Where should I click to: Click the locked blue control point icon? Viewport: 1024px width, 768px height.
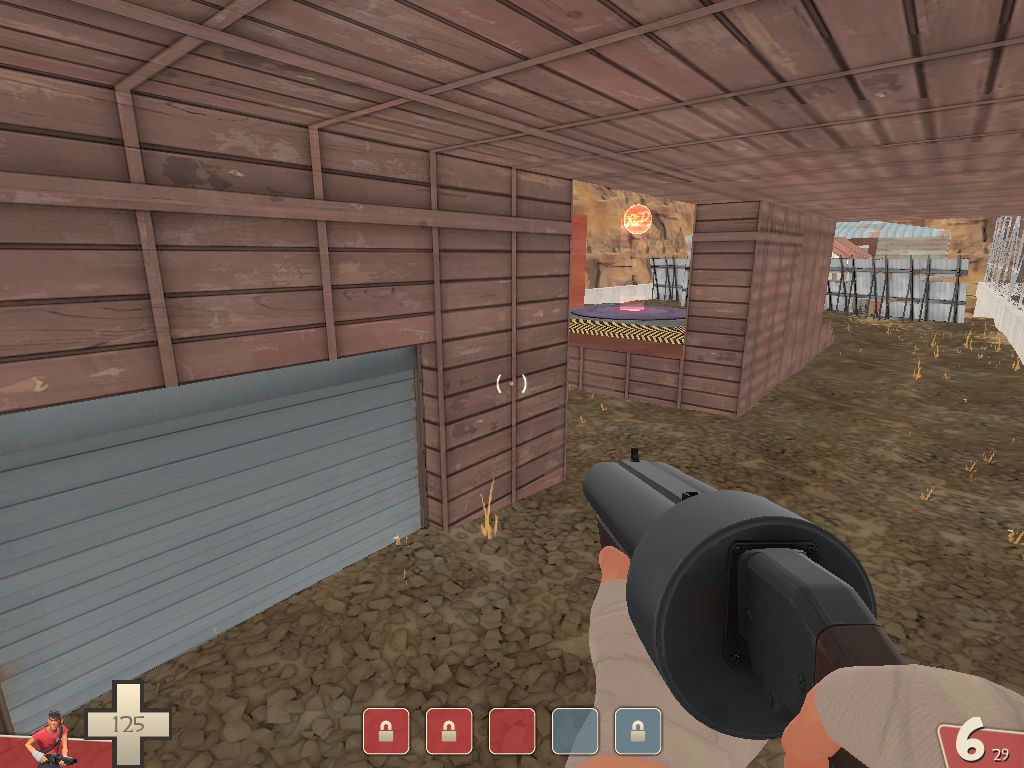pyautogui.click(x=638, y=731)
